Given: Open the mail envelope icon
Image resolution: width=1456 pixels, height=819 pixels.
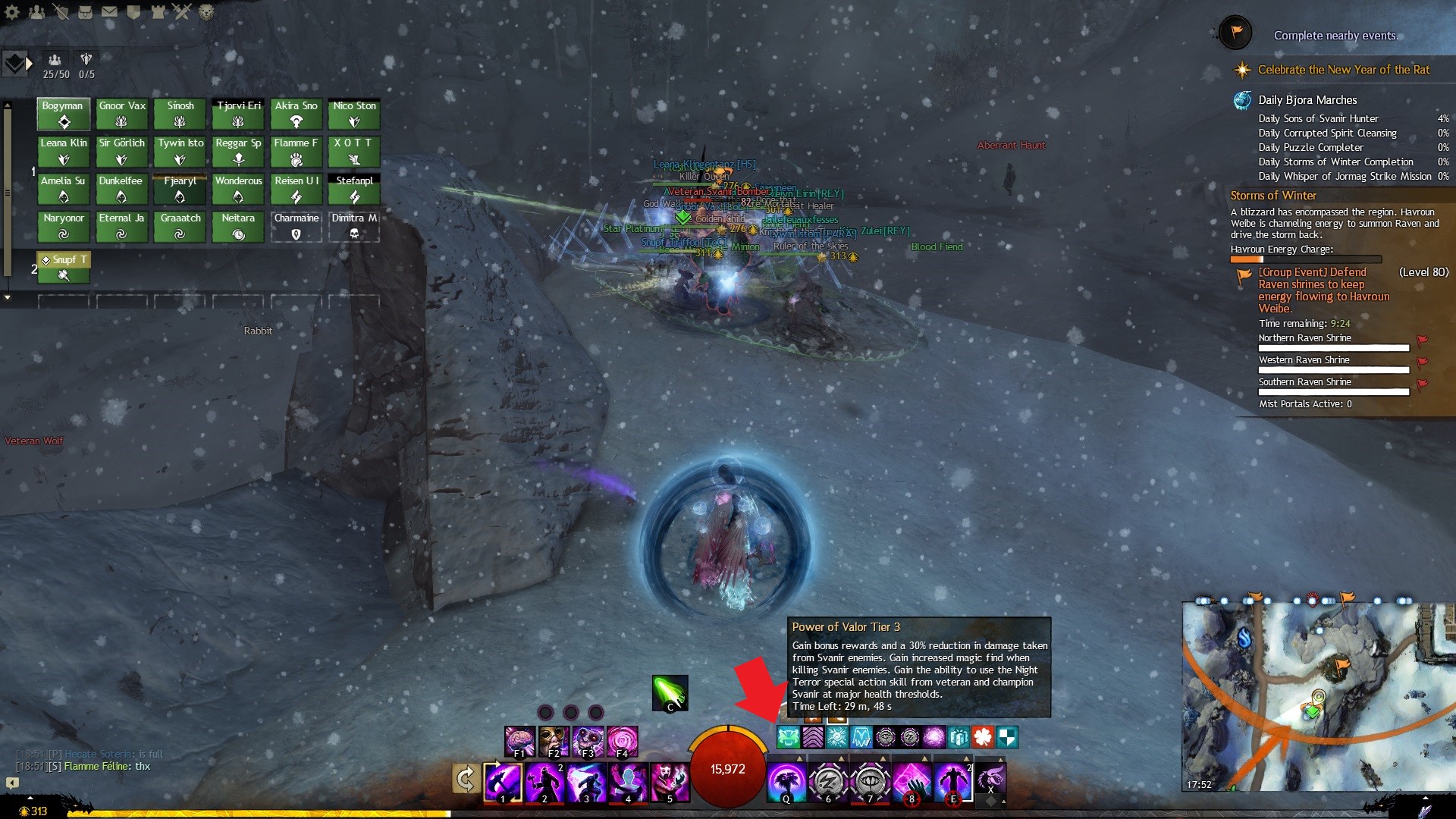Looking at the screenshot, I should click(109, 11).
